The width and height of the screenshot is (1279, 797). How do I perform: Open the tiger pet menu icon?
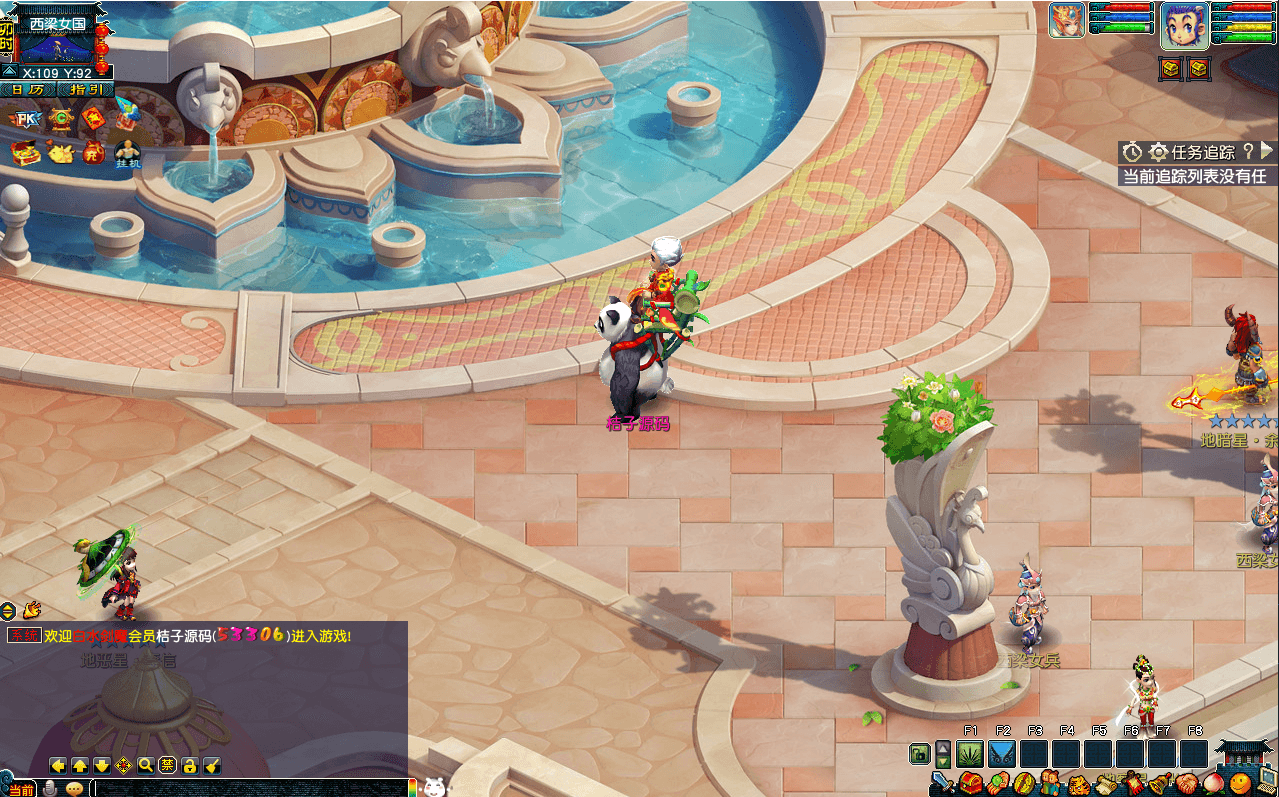click(1078, 783)
